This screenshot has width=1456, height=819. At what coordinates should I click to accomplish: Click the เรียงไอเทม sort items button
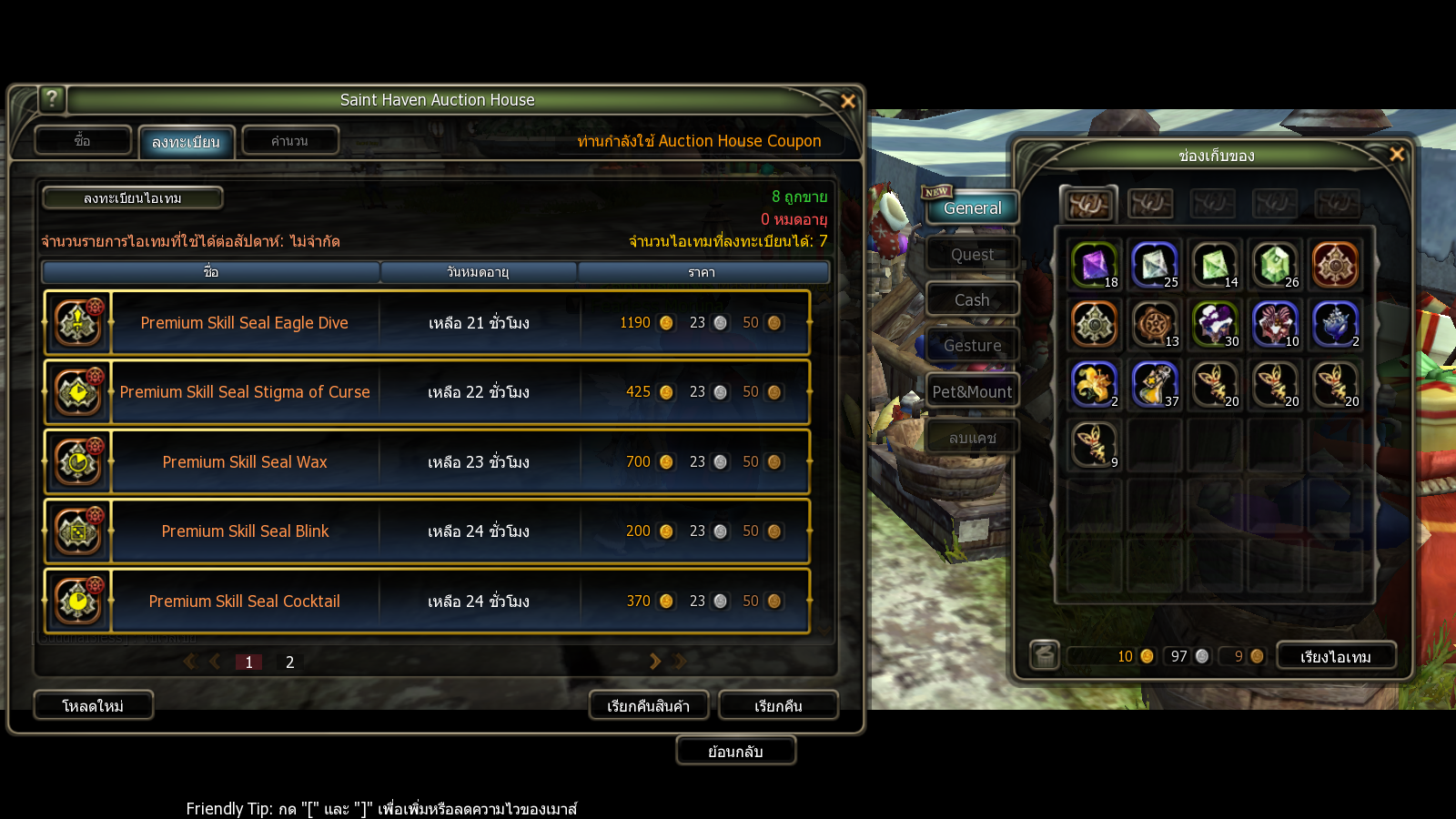point(1335,657)
